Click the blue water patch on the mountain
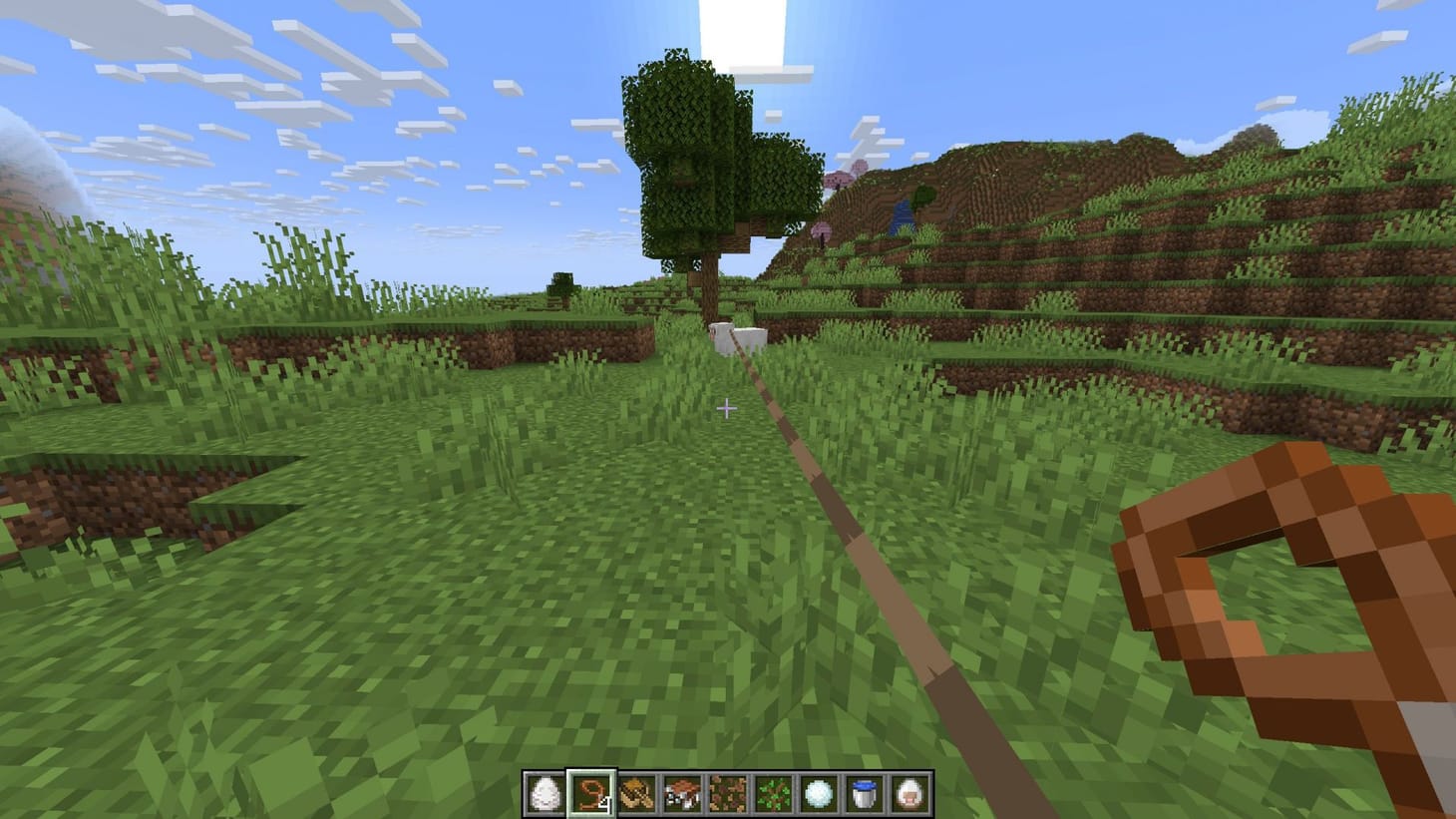Viewport: 1456px width, 819px height. (x=901, y=214)
